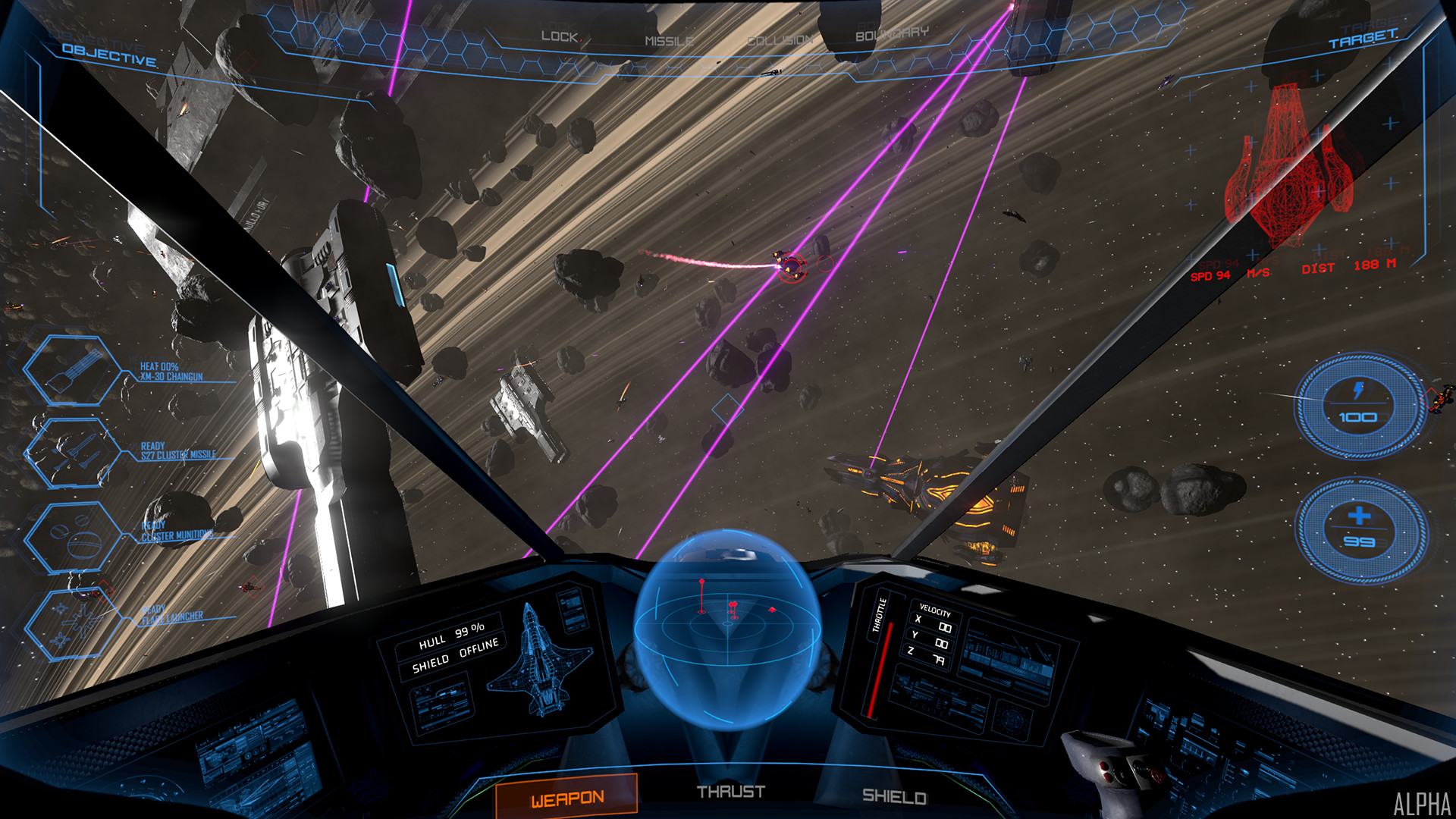Switch power to the THRUST tab

point(731,792)
